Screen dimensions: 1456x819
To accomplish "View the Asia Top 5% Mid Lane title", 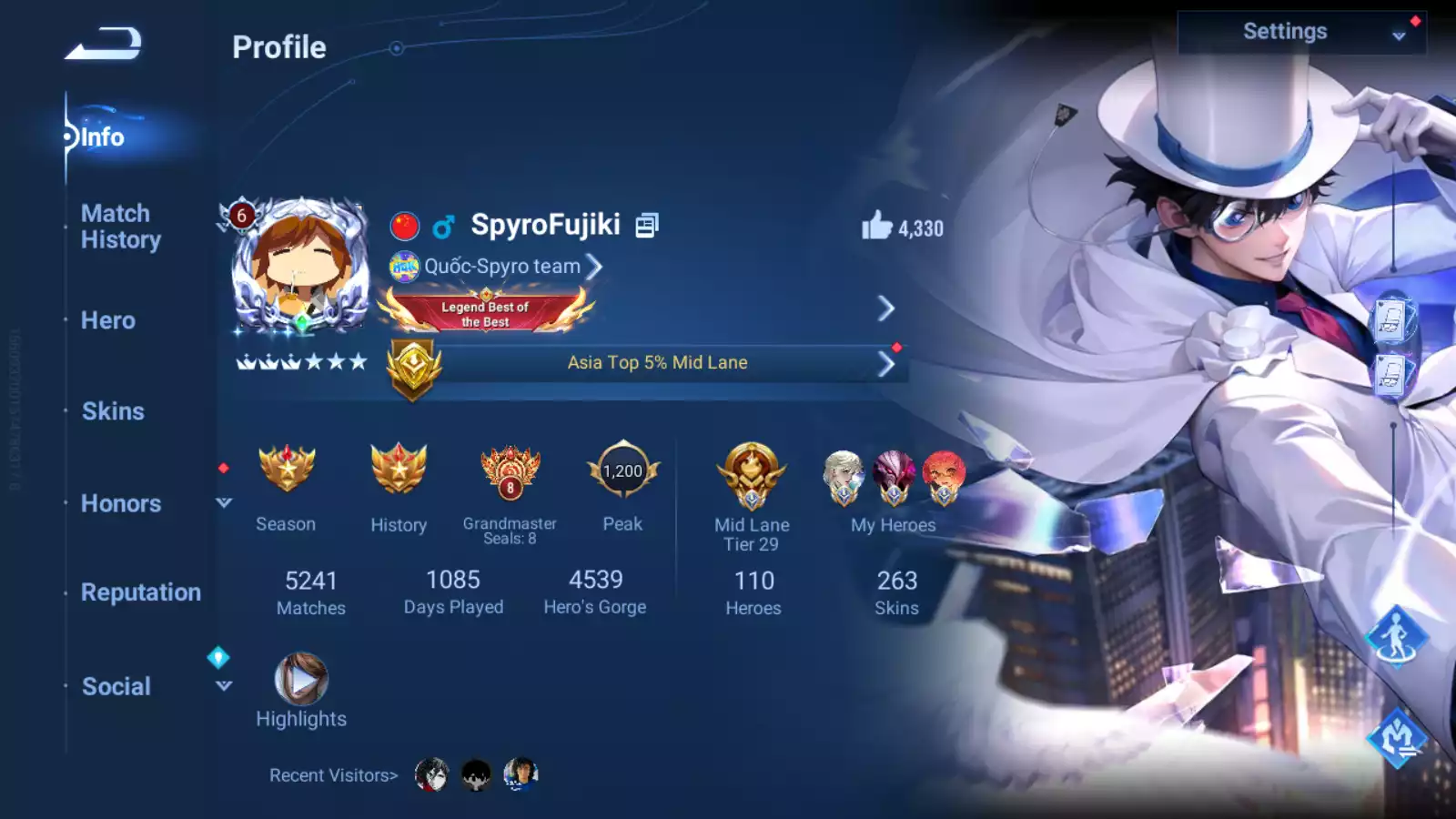I will [x=657, y=363].
